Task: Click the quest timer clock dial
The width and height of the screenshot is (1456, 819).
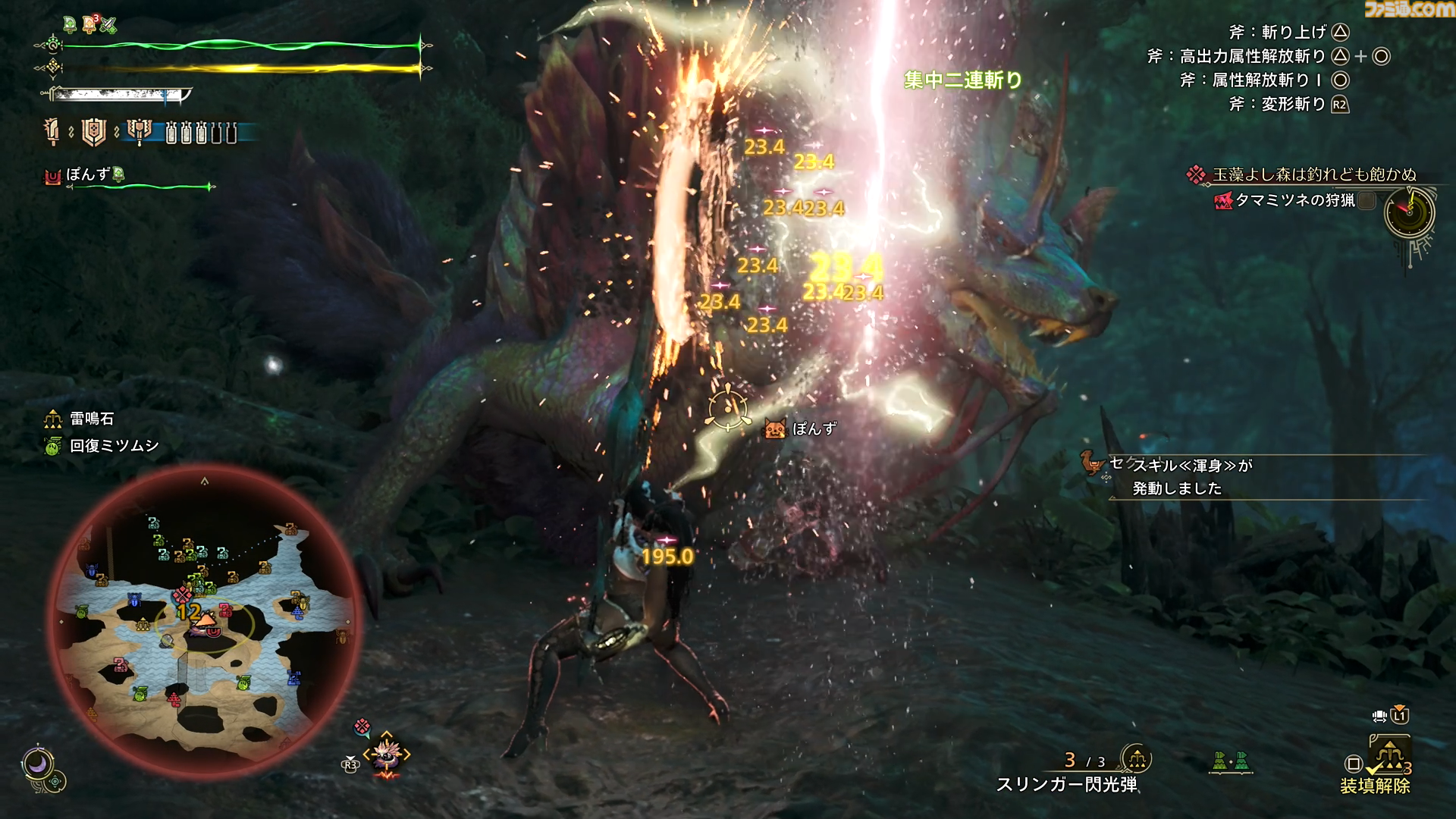Action: click(1410, 212)
